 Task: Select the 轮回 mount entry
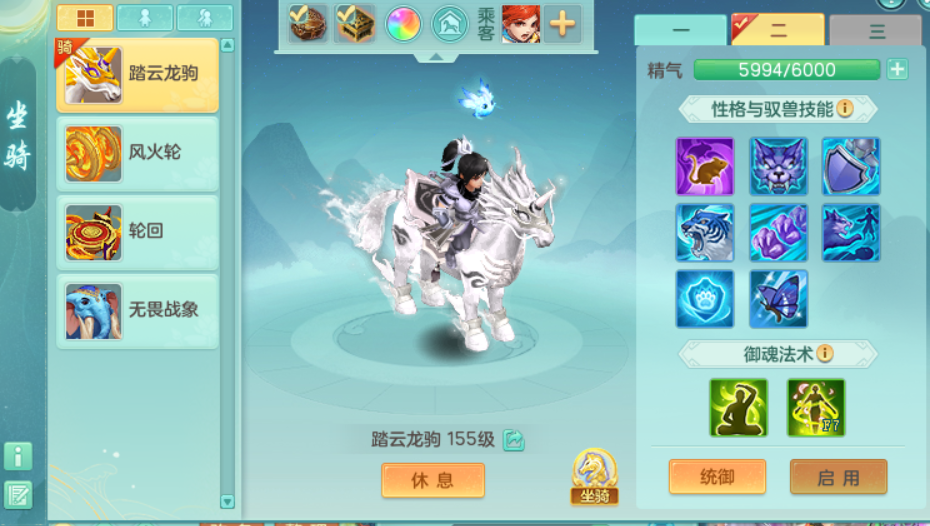click(x=137, y=231)
